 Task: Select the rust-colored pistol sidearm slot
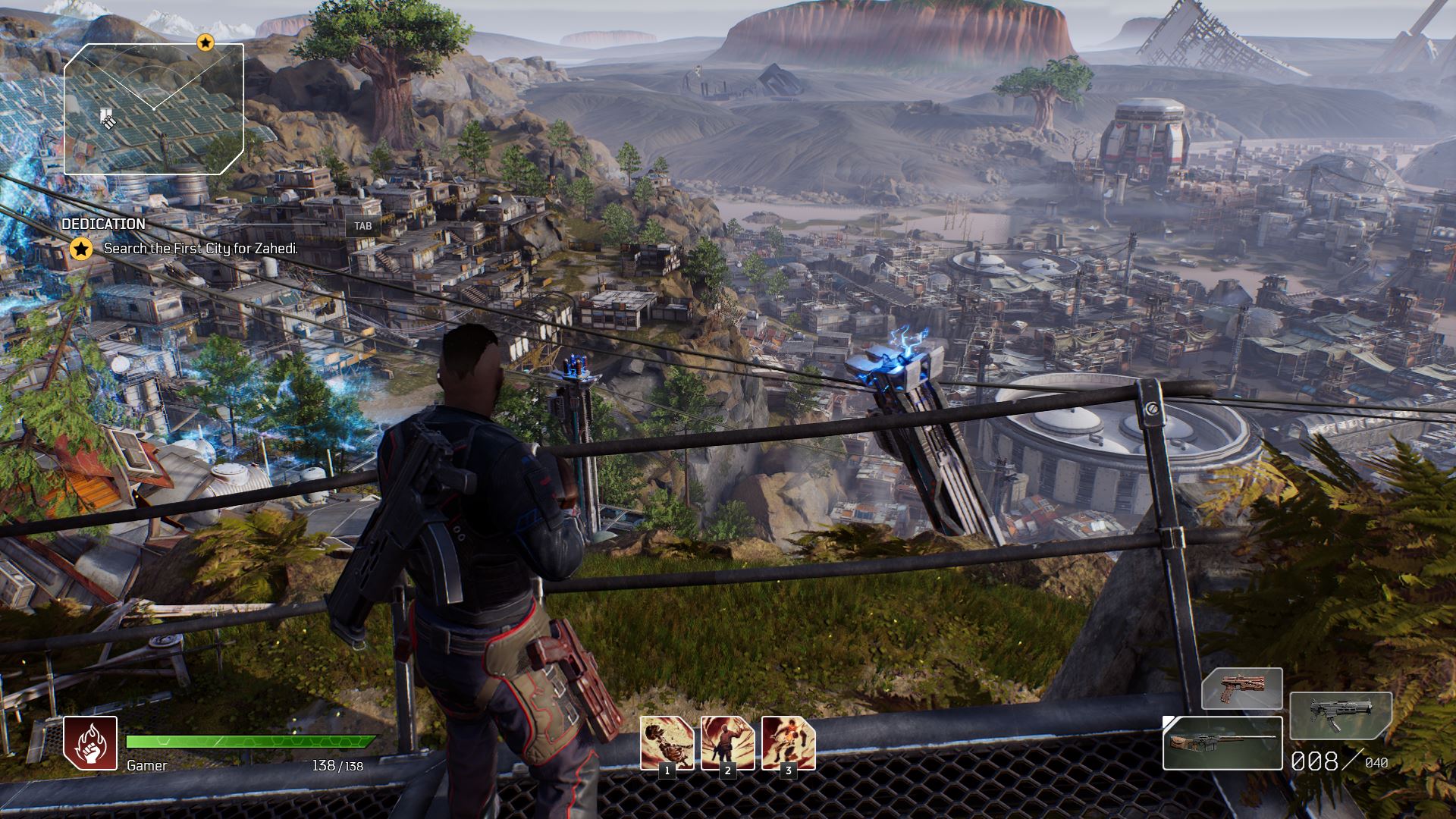(1241, 689)
